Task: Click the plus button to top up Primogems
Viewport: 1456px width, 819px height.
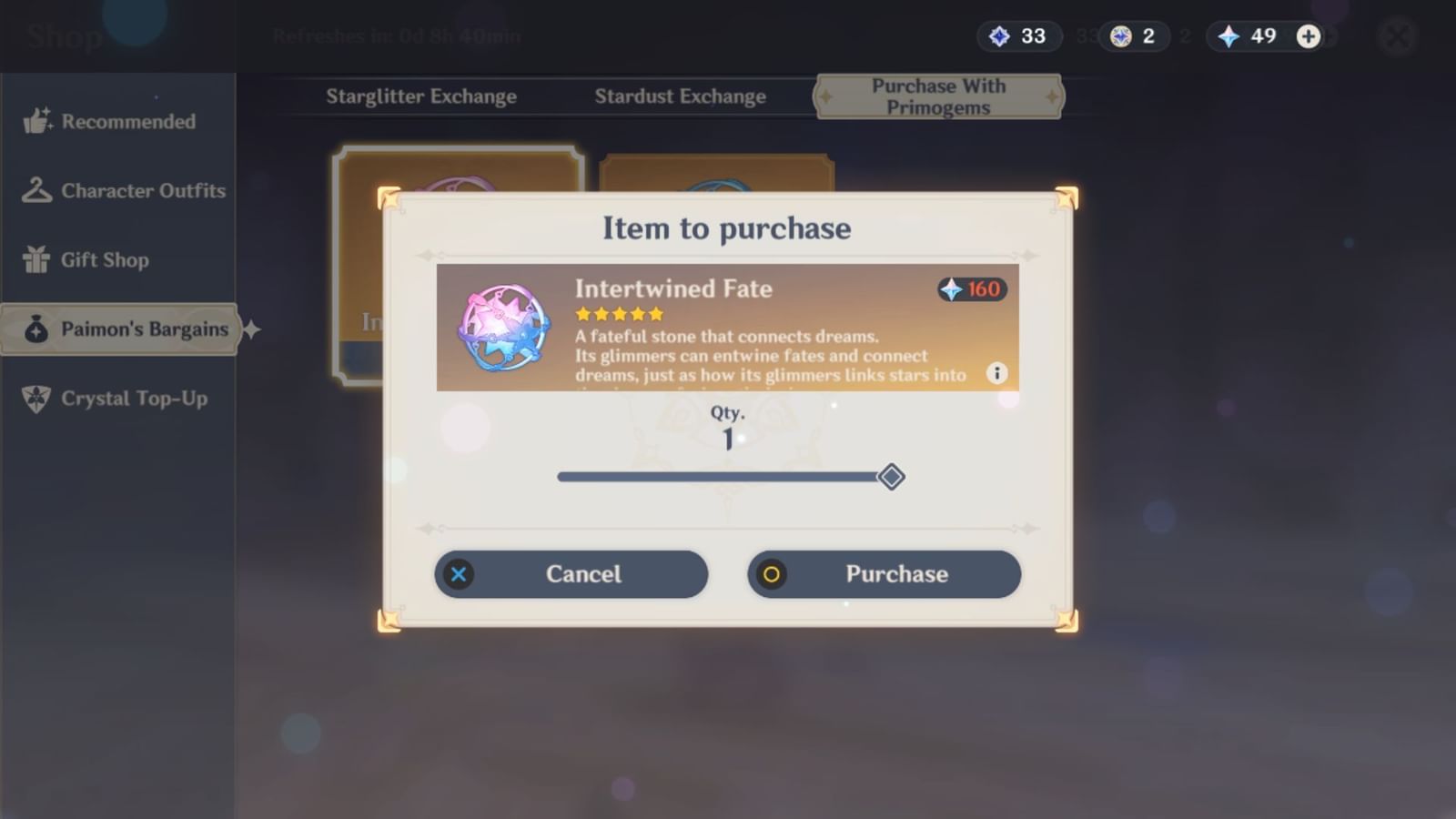Action: click(x=1308, y=36)
